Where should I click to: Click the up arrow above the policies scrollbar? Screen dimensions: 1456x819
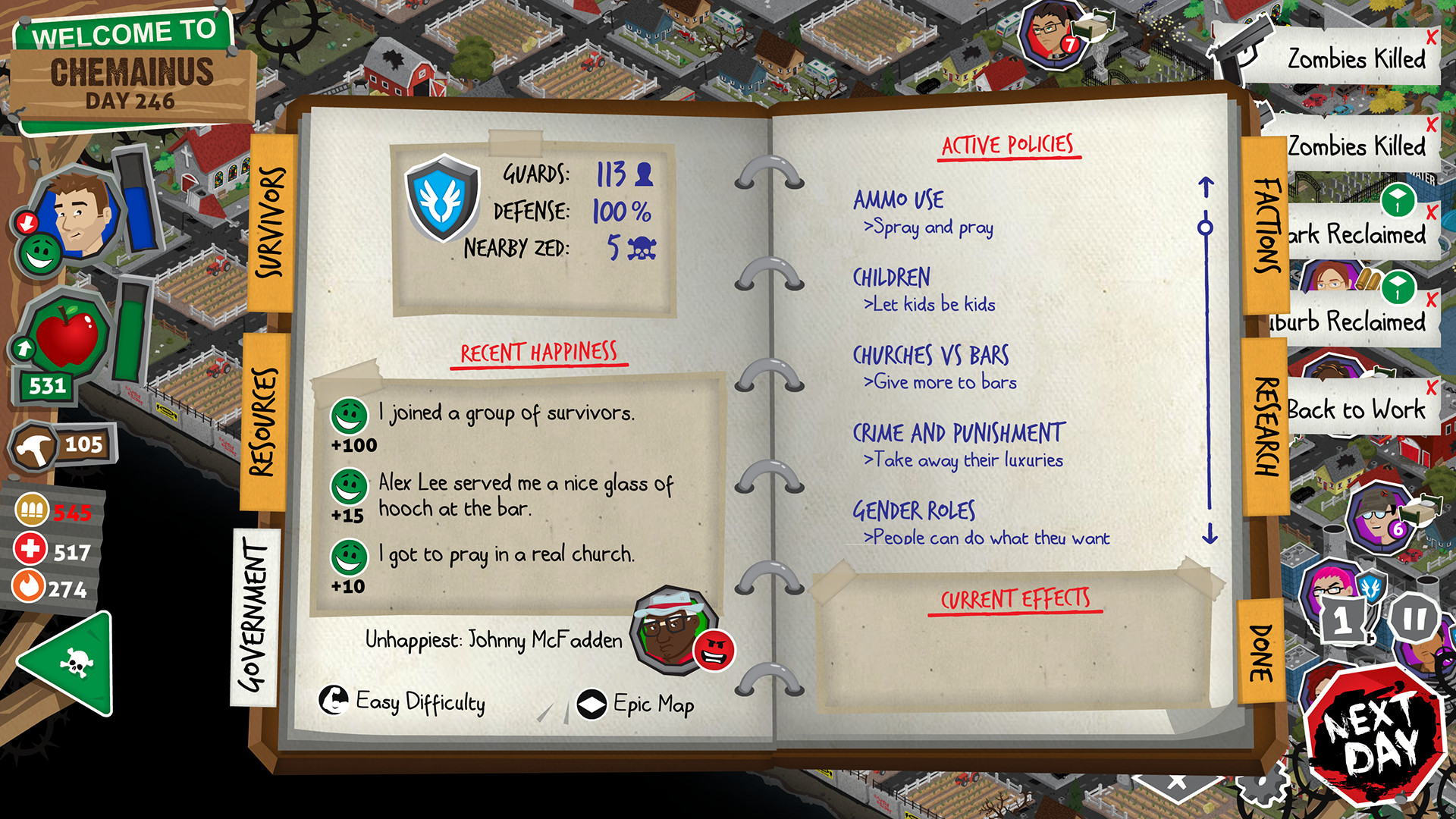[1205, 184]
